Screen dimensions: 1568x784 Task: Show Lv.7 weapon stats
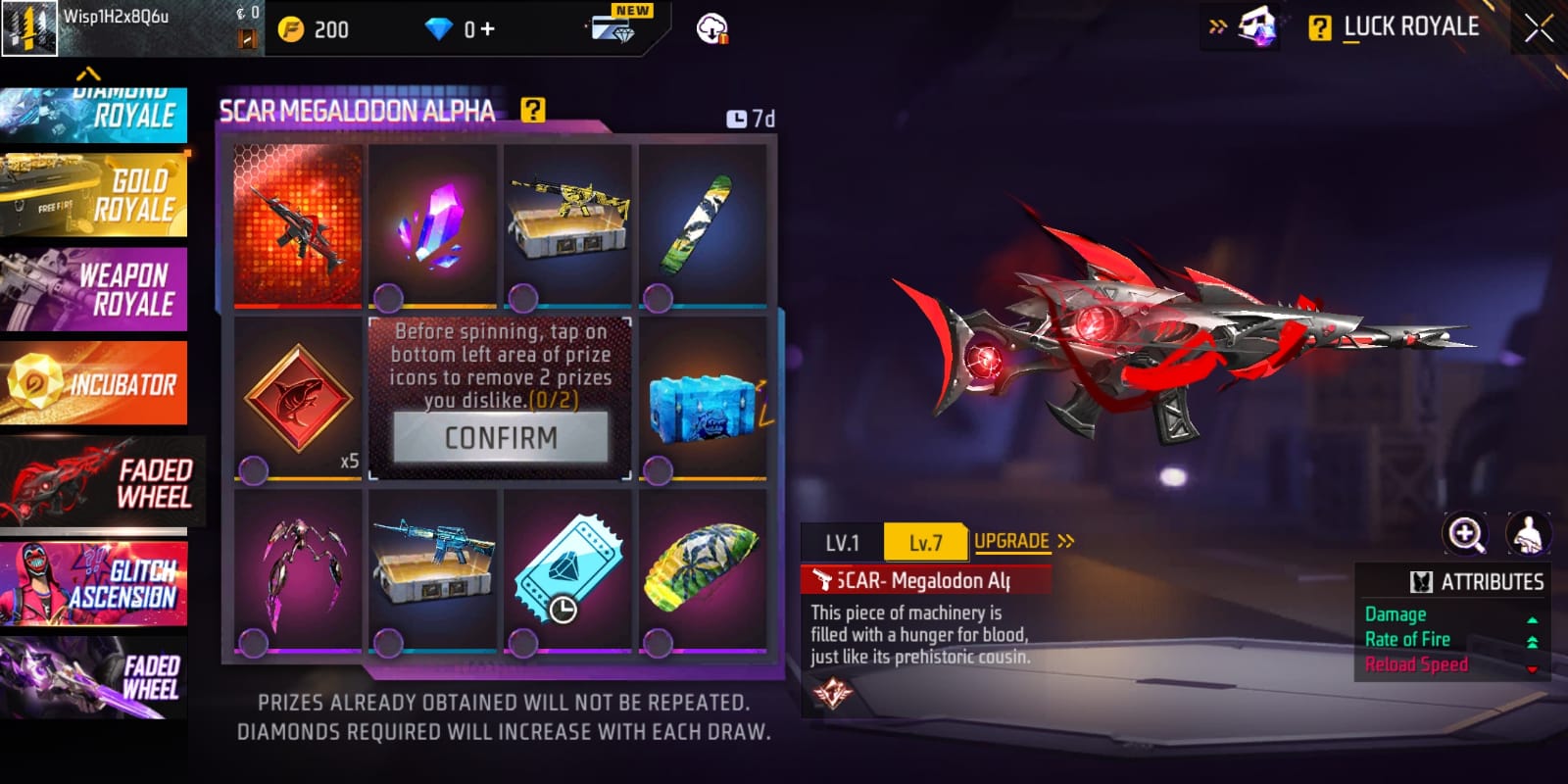pyautogui.click(x=925, y=543)
